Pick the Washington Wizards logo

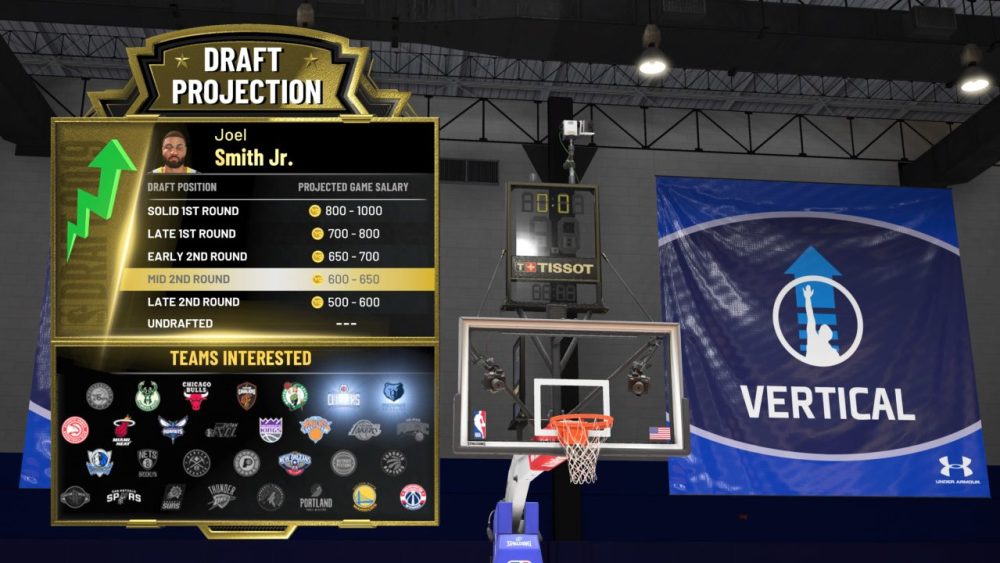click(413, 497)
